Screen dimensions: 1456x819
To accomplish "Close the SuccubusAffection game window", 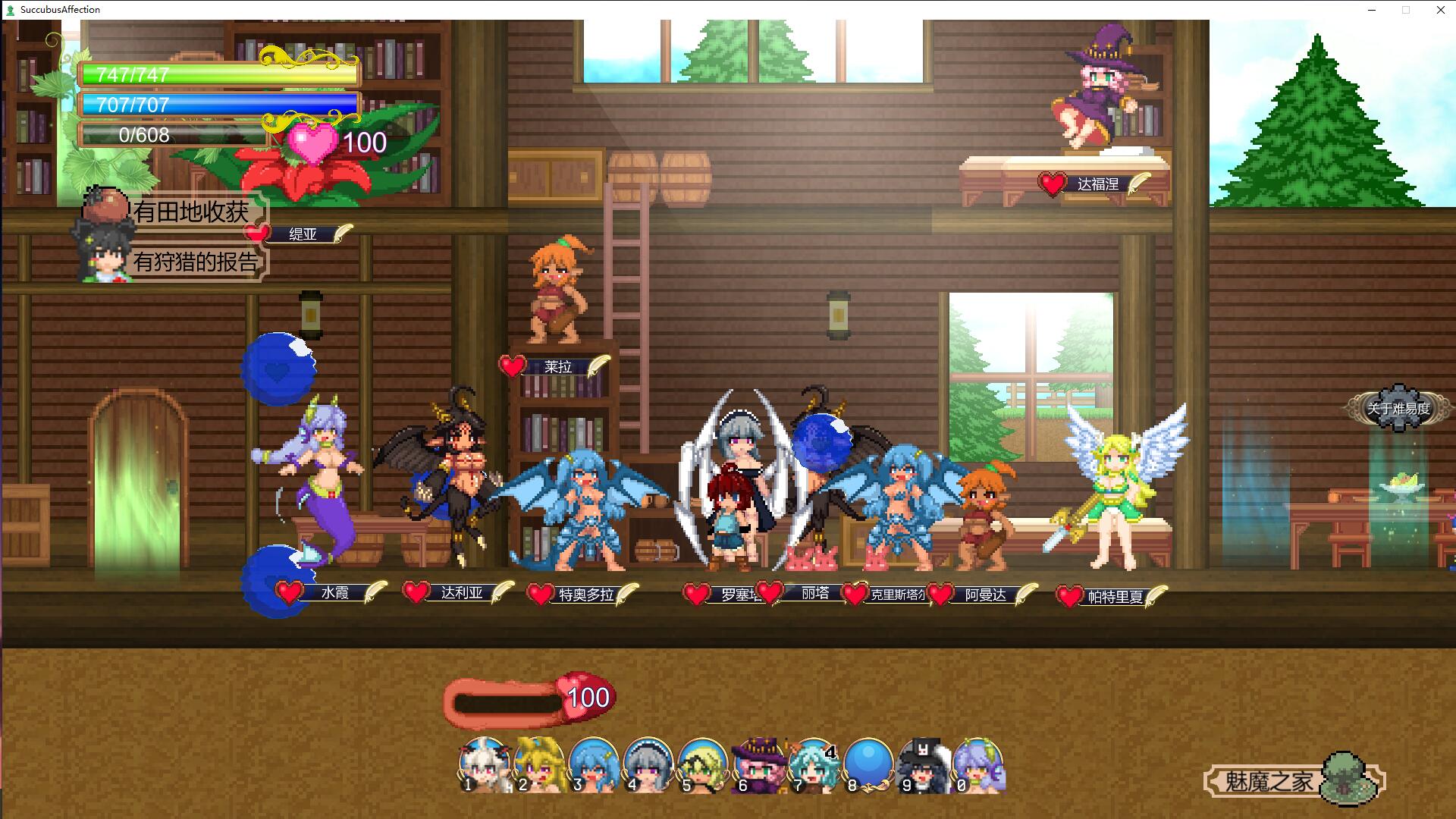I will [x=1440, y=10].
